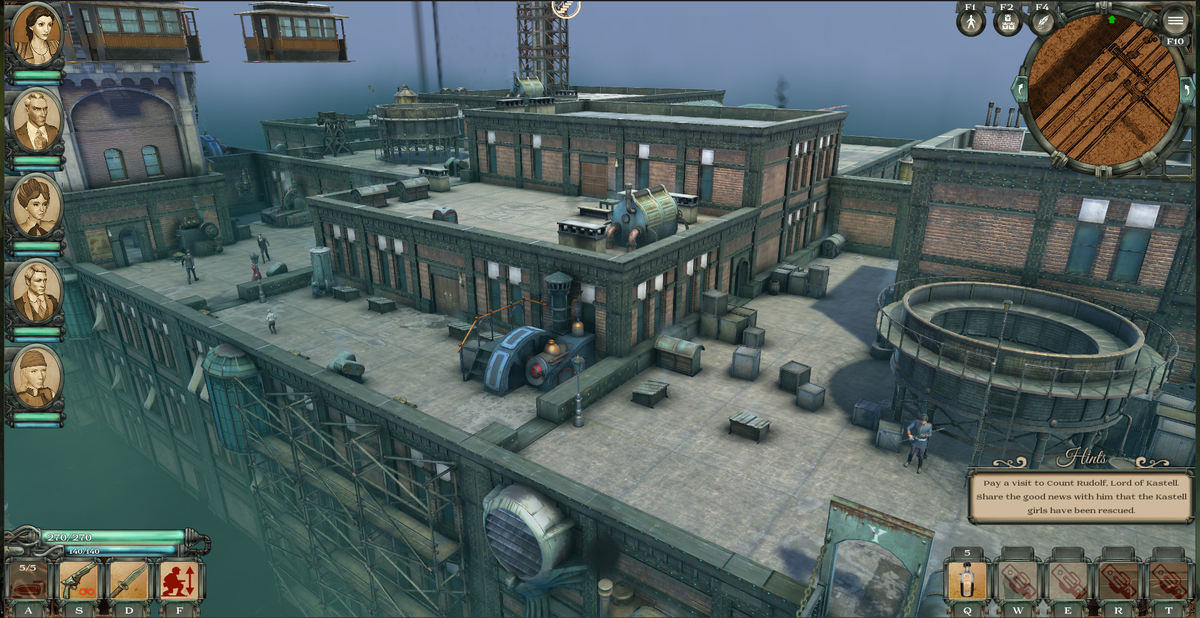Open the journal feather quill icon
The height and width of the screenshot is (618, 1200).
tap(1042, 23)
